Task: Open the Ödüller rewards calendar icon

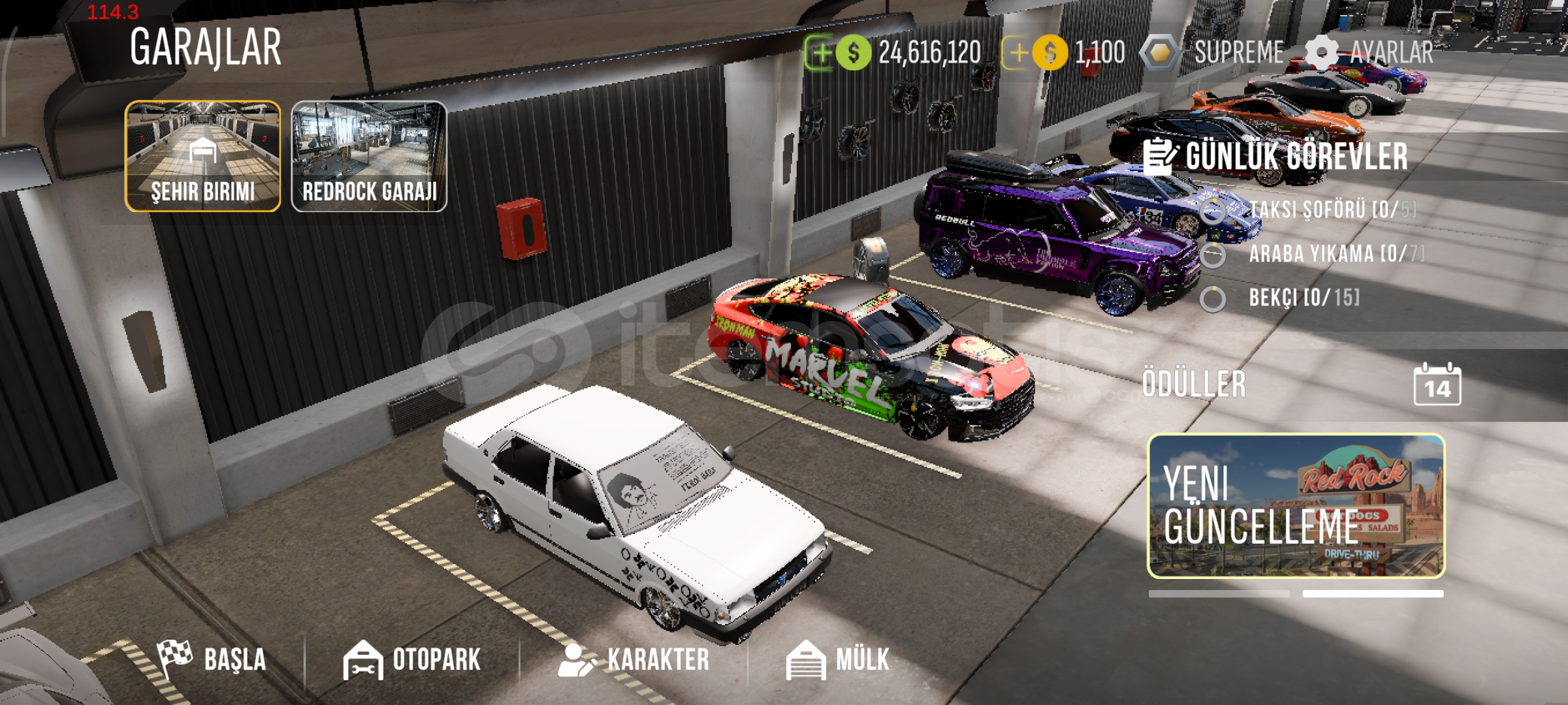Action: 1437,385
